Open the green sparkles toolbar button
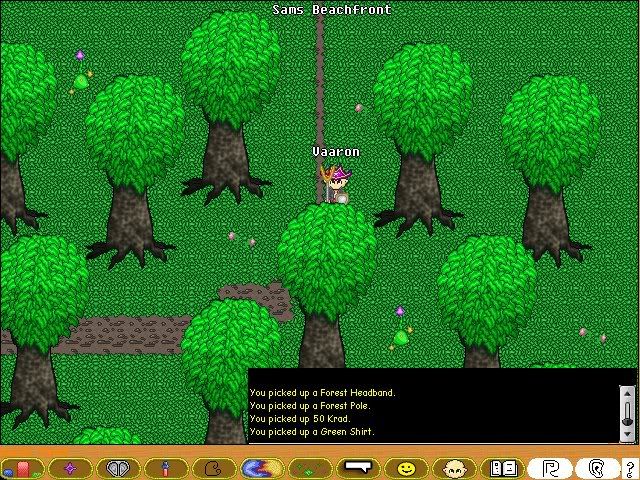 pyautogui.click(x=309, y=467)
